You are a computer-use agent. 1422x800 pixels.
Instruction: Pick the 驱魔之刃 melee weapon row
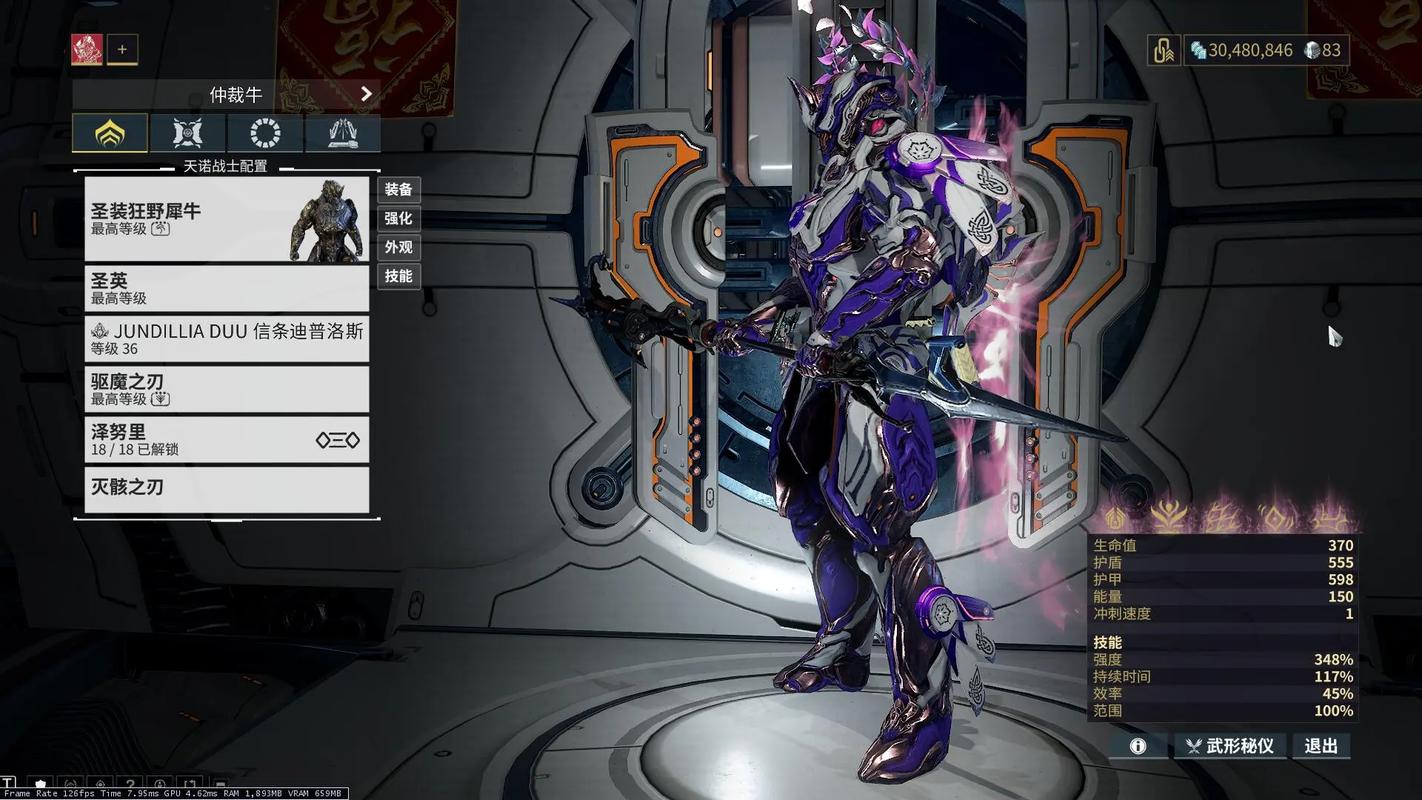[x=226, y=389]
